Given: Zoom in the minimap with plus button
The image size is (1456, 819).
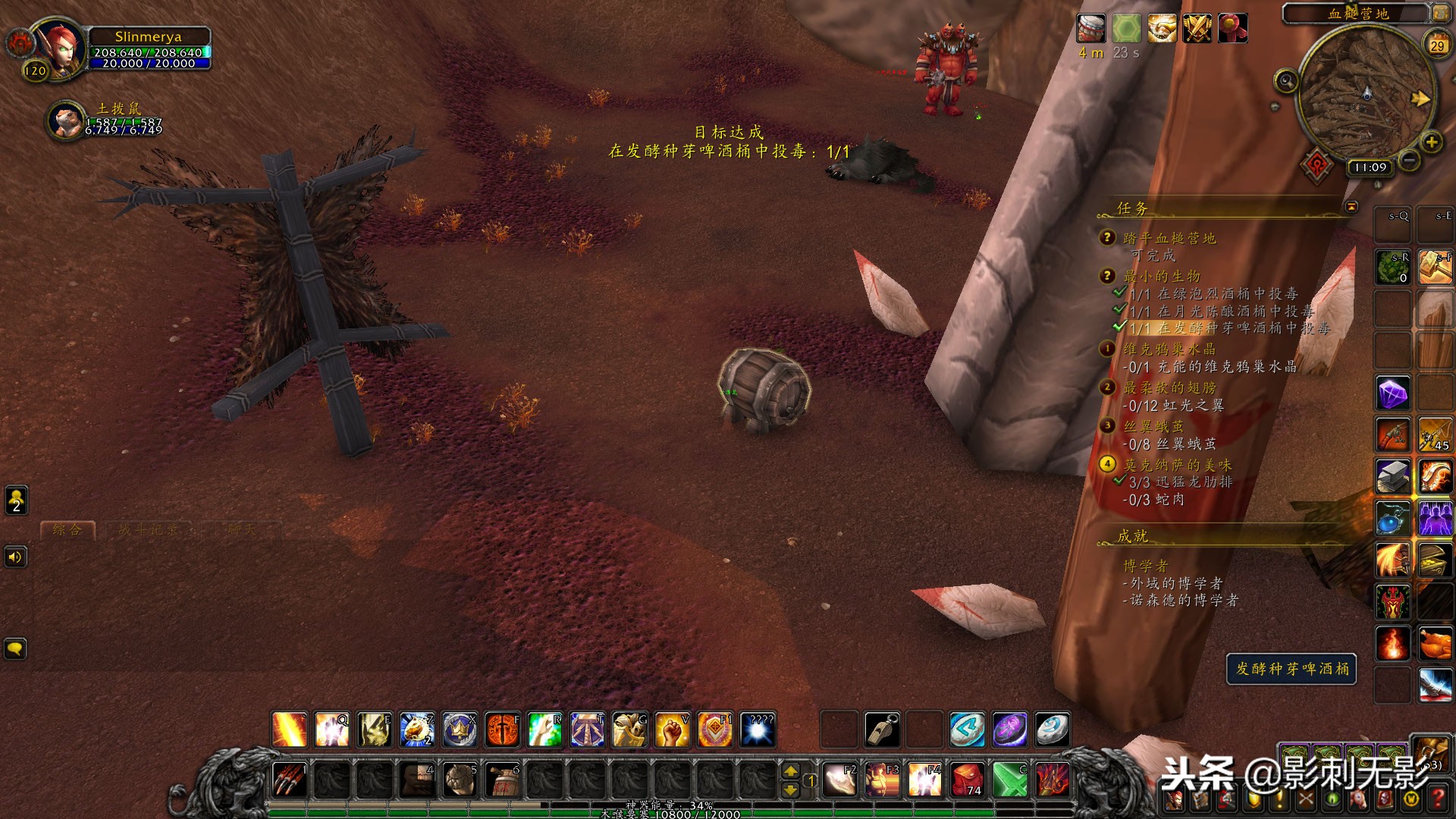Looking at the screenshot, I should pos(1431,142).
